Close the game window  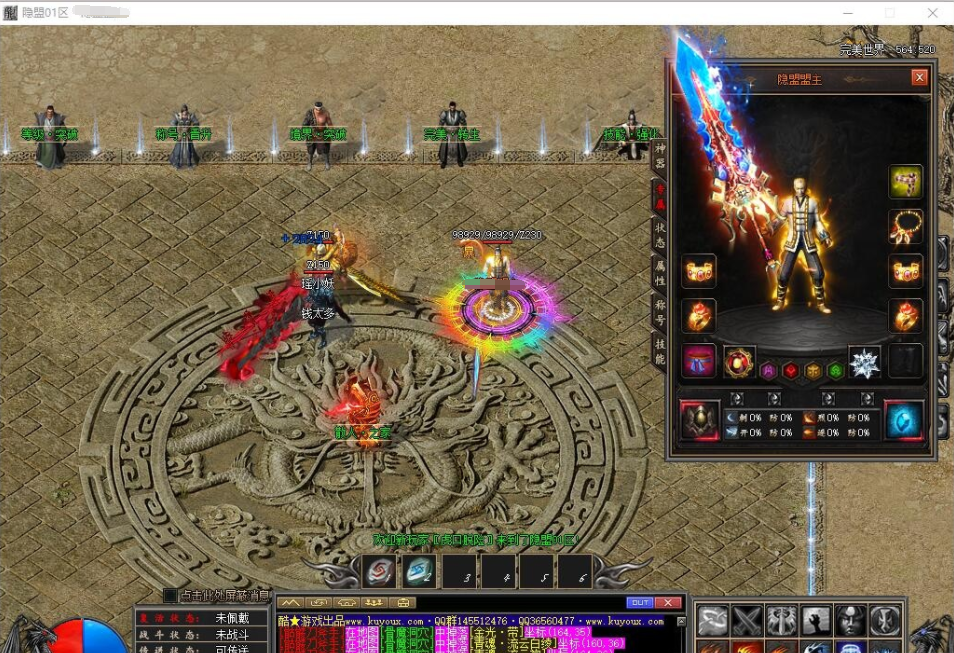[x=933, y=13]
